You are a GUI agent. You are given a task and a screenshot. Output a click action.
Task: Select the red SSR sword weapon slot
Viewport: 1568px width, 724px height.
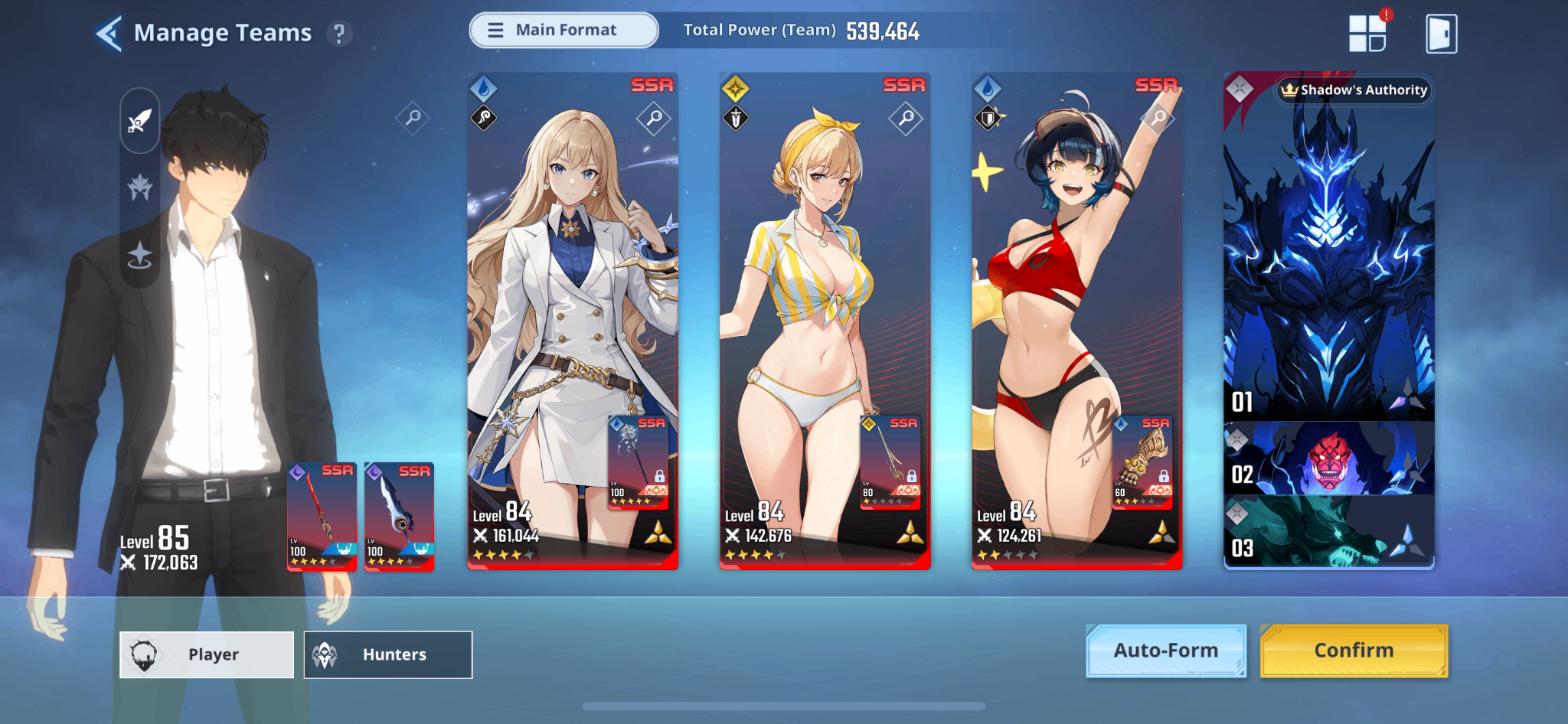pyautogui.click(x=322, y=517)
